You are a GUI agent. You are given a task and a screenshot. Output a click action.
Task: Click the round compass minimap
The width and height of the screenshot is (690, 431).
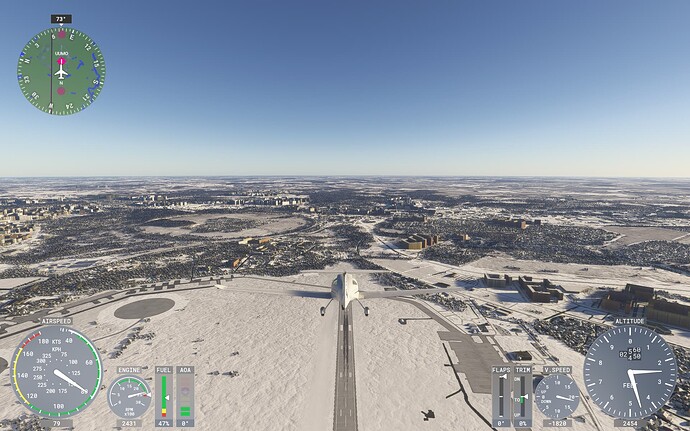pos(61,71)
